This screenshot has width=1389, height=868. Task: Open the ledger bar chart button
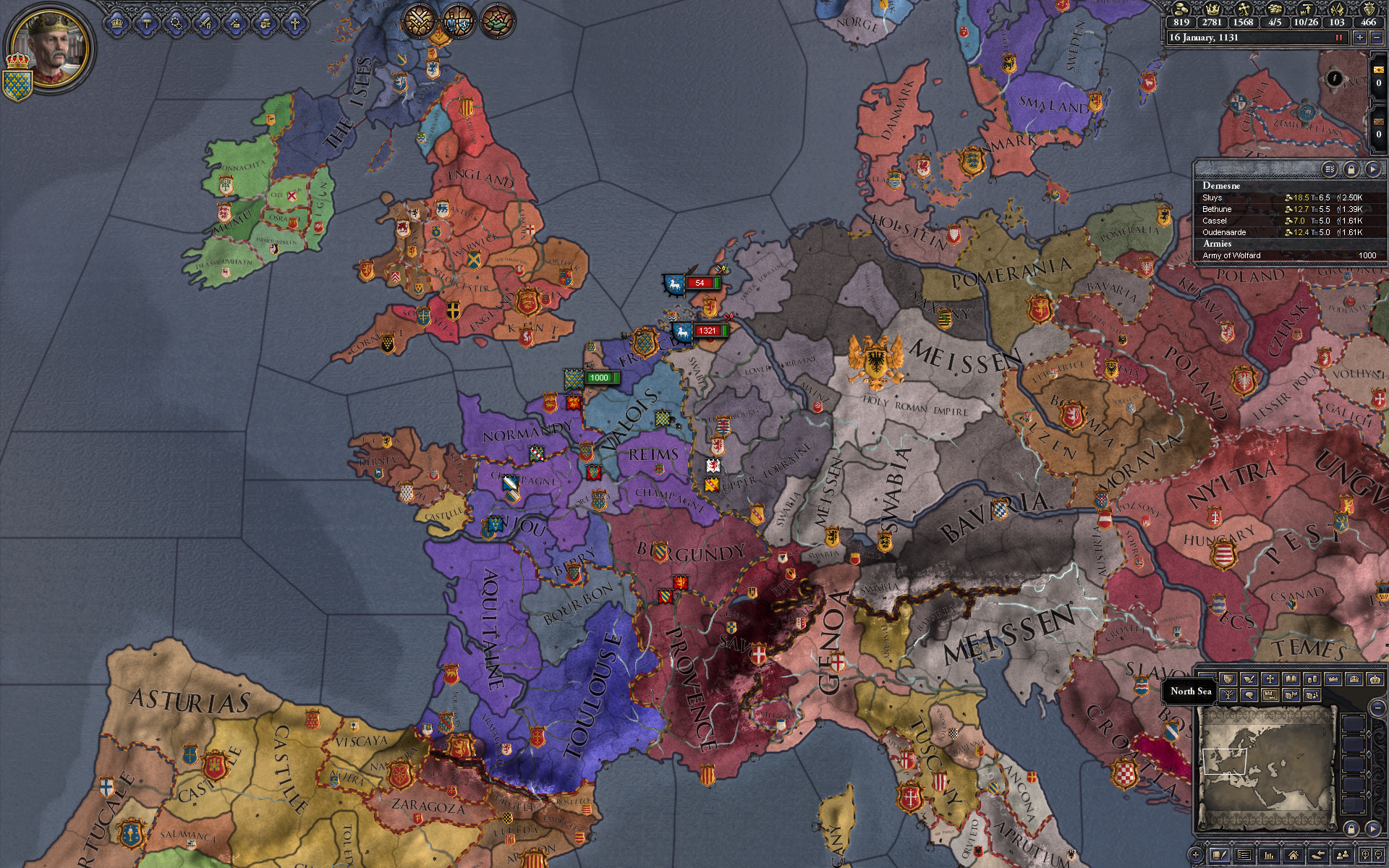(1268, 856)
